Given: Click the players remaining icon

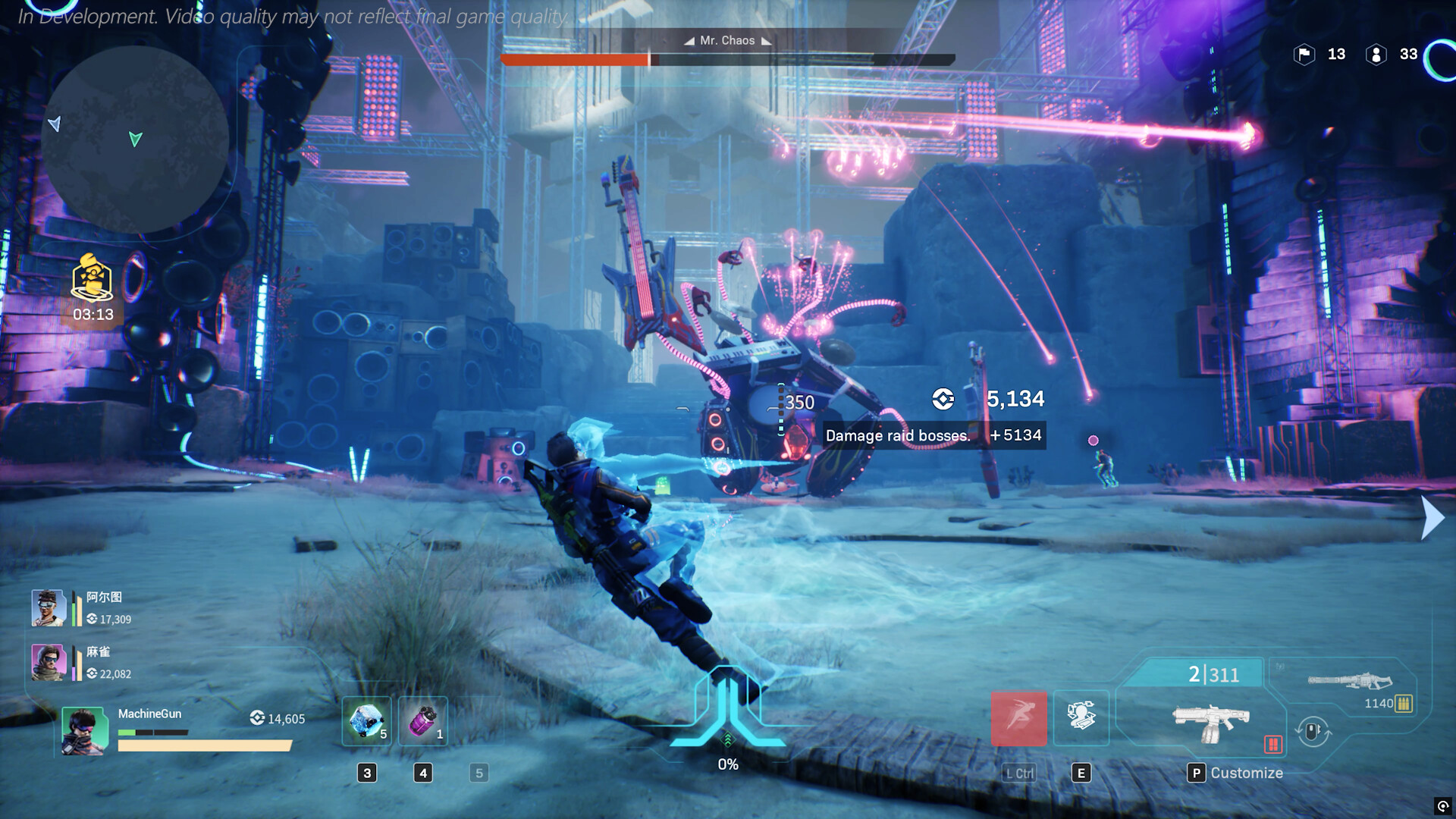Looking at the screenshot, I should 1376,55.
